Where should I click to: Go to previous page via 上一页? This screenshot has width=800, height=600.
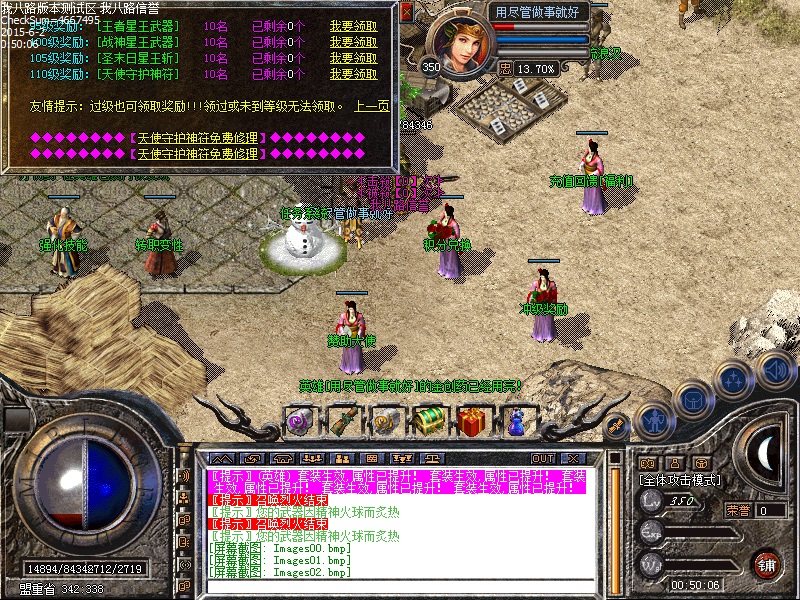pos(372,106)
